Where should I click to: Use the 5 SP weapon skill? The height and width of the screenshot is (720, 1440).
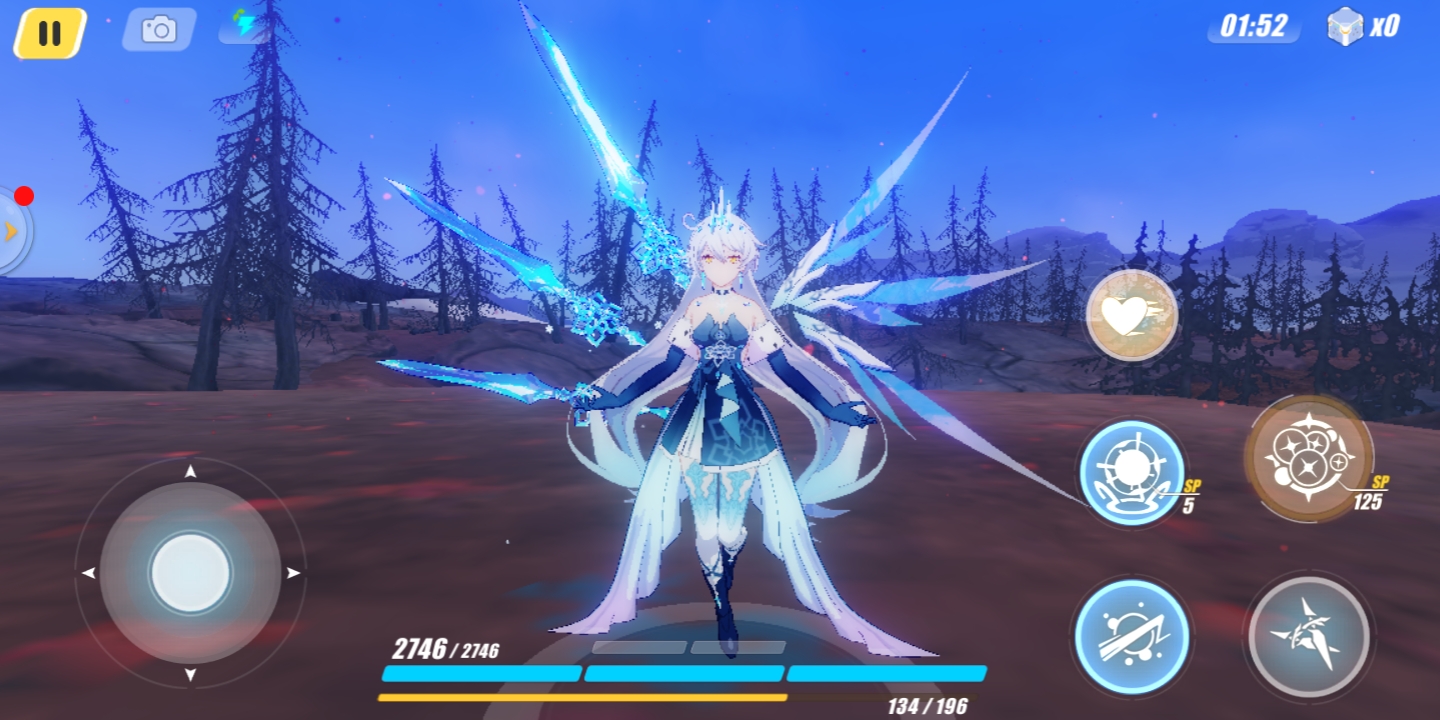point(1132,472)
